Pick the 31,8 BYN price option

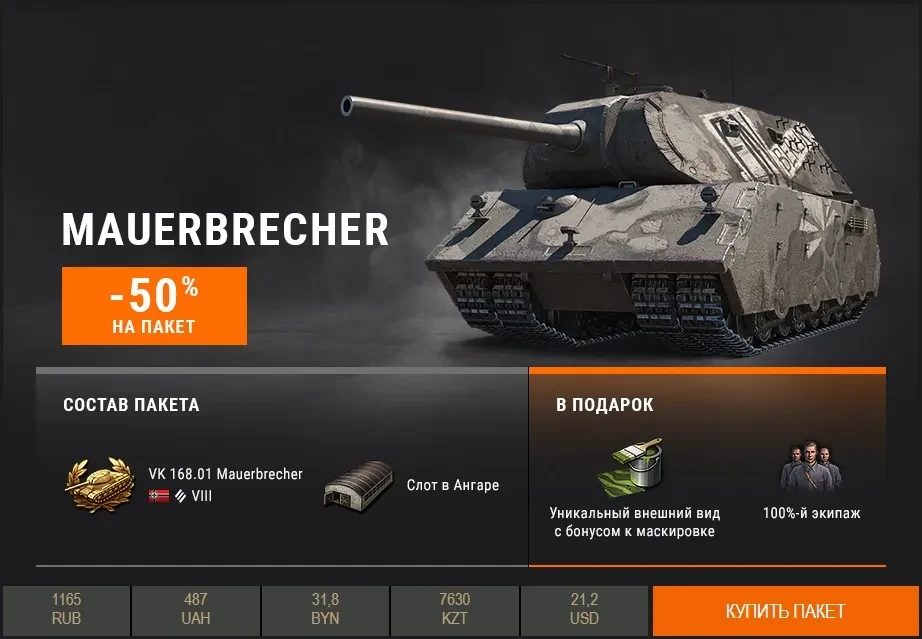pyautogui.click(x=325, y=610)
